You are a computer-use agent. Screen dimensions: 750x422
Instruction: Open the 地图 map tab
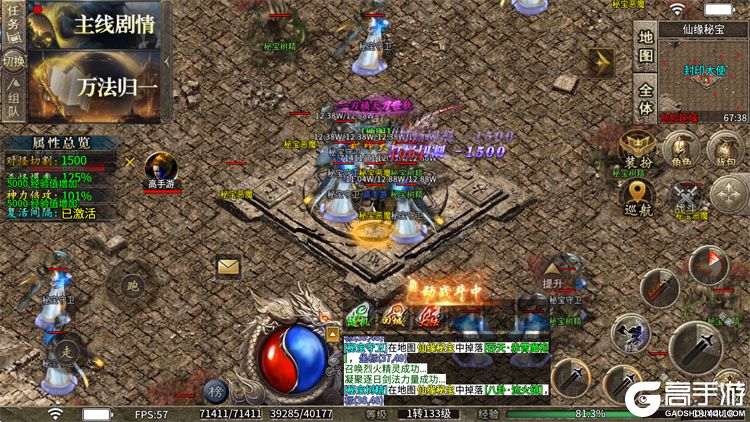(646, 45)
